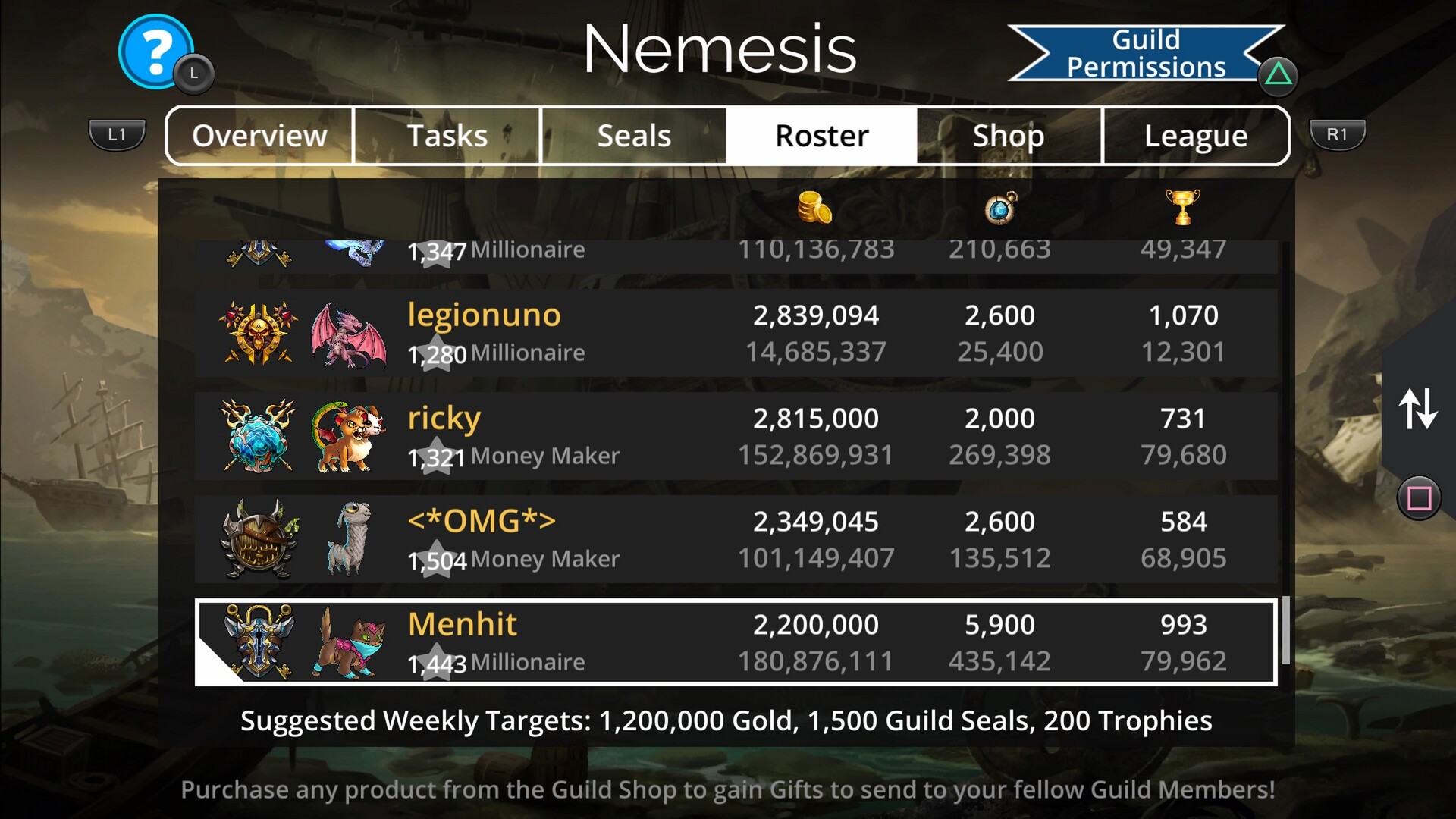The image size is (1456, 819).
Task: Sort roster by gold coins column
Action: tap(815, 208)
